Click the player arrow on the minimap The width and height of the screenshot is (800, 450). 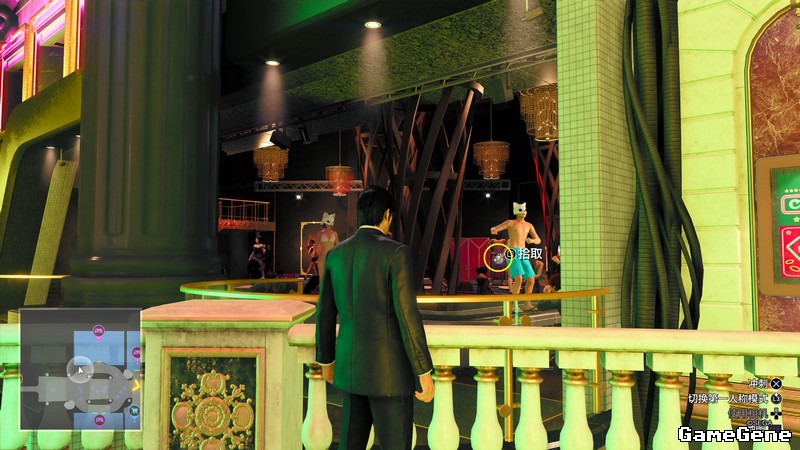coord(81,369)
